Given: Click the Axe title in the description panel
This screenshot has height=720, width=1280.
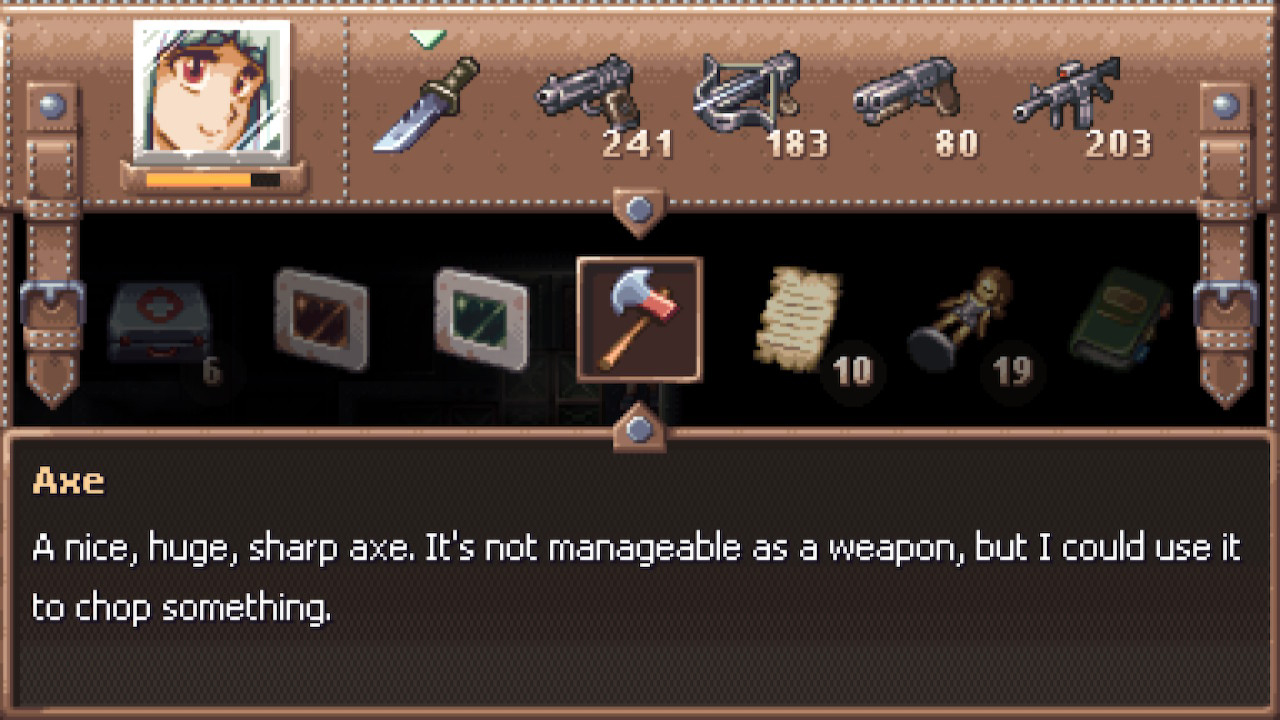Looking at the screenshot, I should pos(71,481).
